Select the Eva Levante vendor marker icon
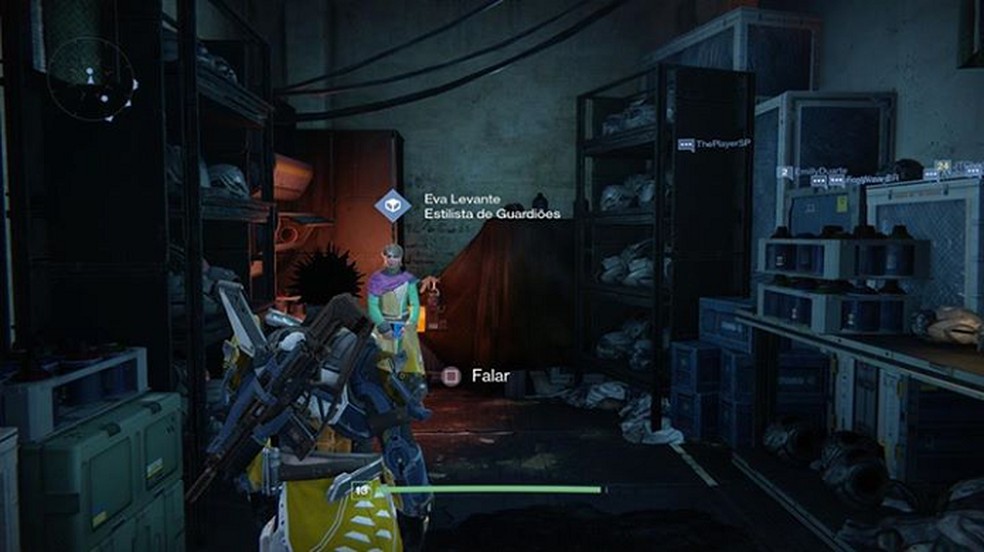This screenshot has height=552, width=984. pyautogui.click(x=393, y=206)
